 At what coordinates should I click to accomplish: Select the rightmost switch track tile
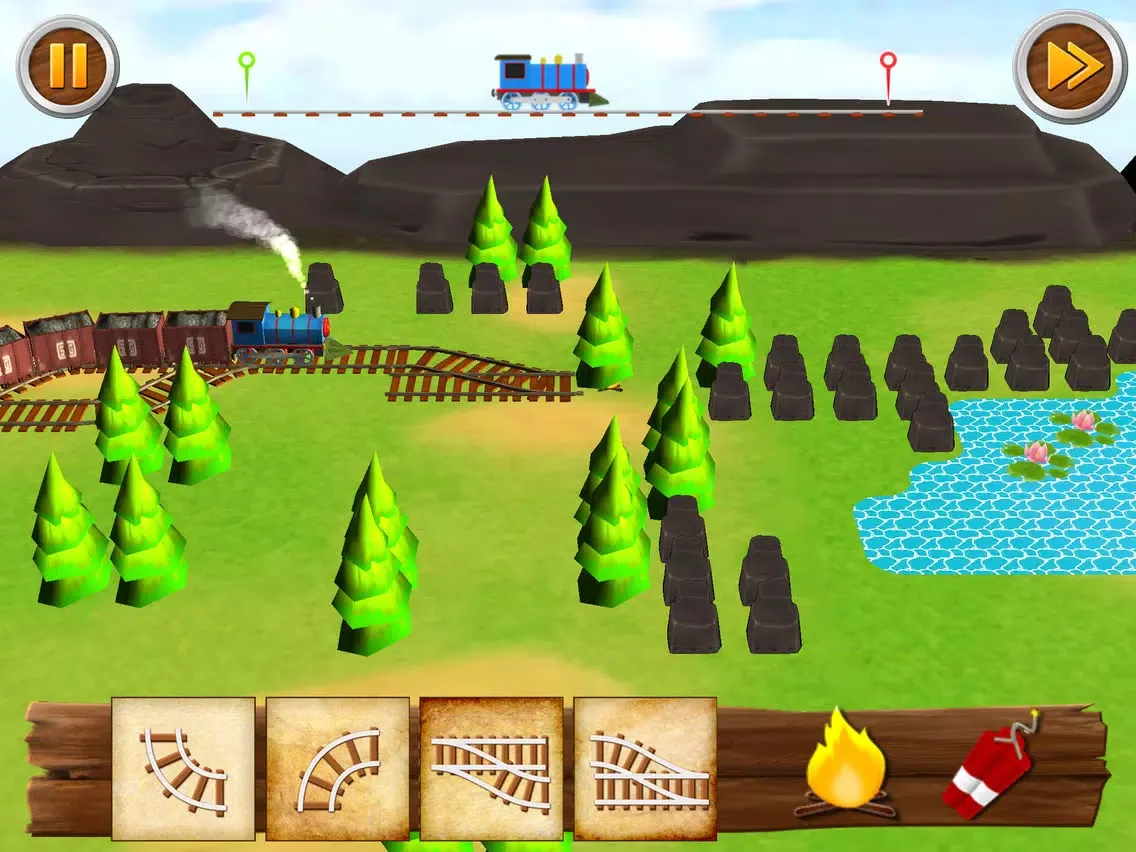coord(645,768)
